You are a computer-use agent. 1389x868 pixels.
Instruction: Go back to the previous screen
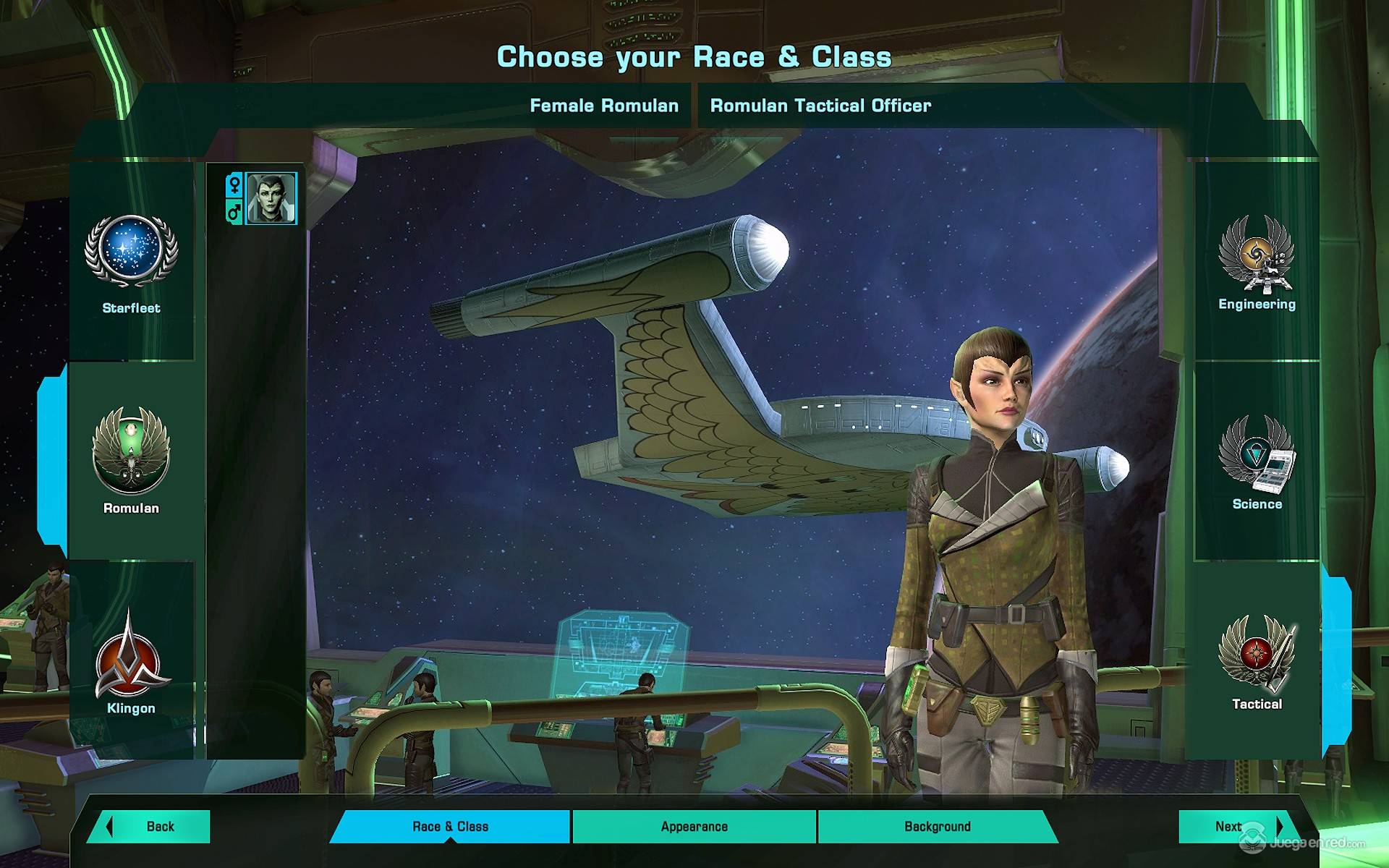tap(151, 827)
